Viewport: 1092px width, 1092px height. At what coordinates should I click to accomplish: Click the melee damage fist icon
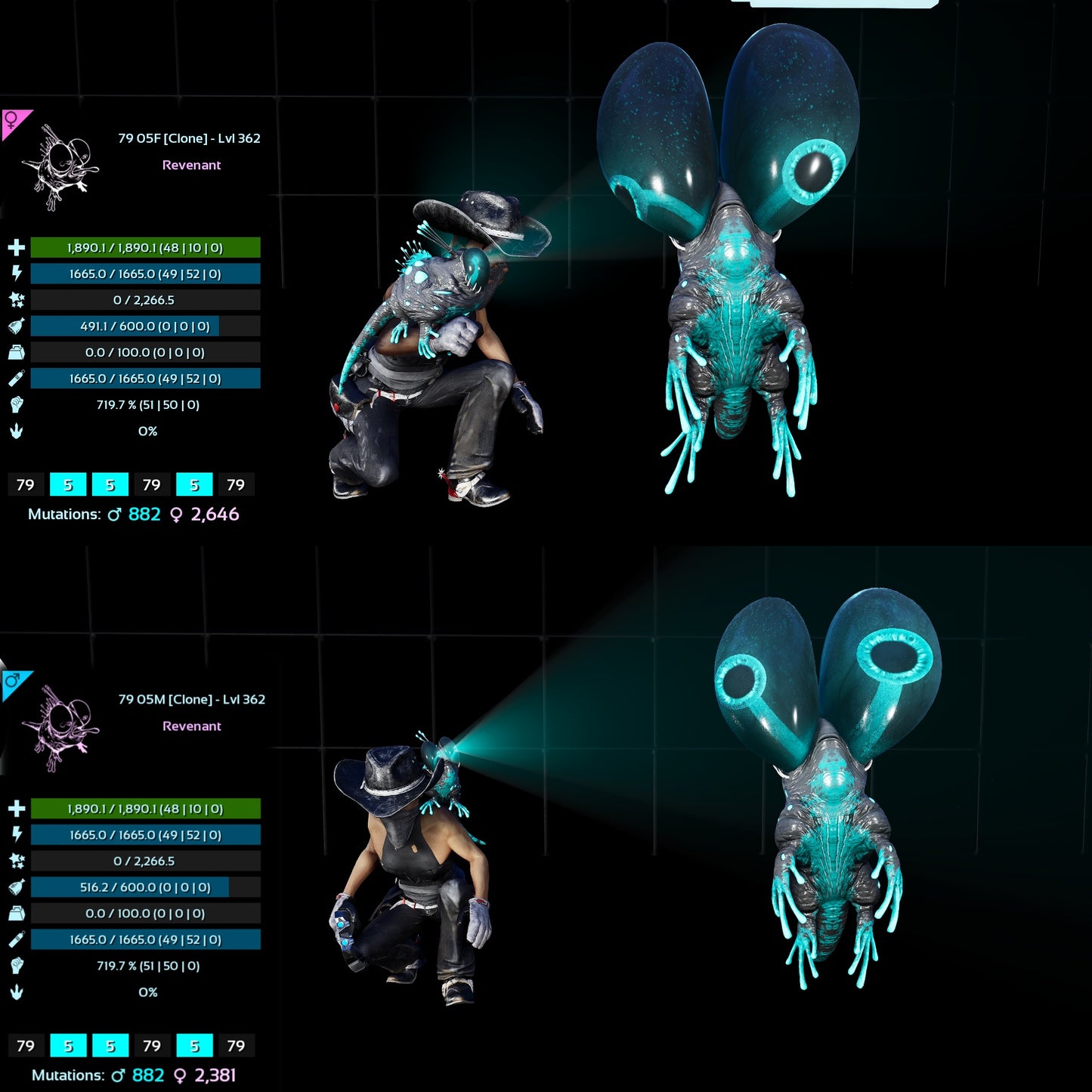pos(17,404)
